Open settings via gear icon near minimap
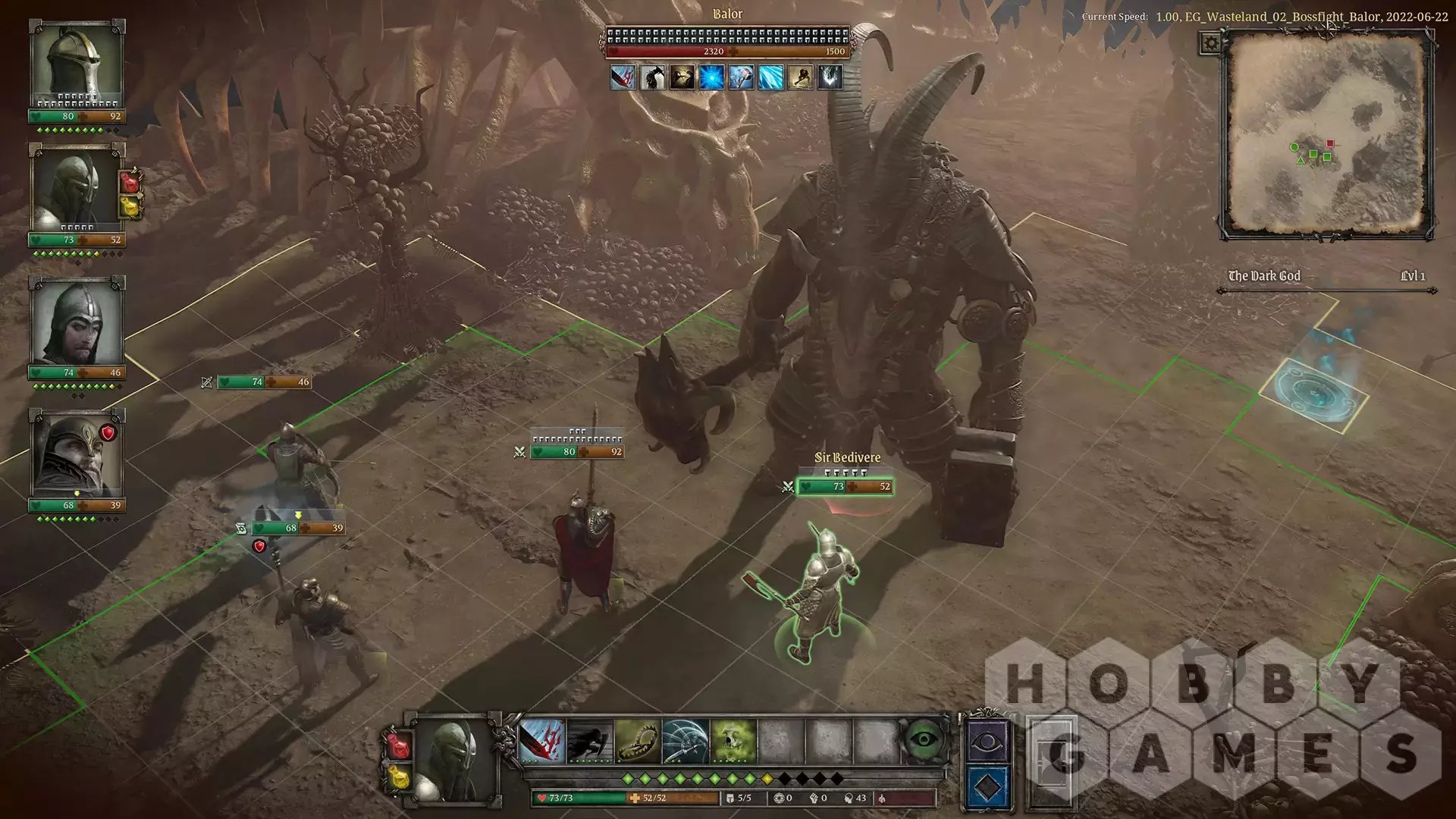Screen dimensions: 1456x819 click(x=1210, y=43)
